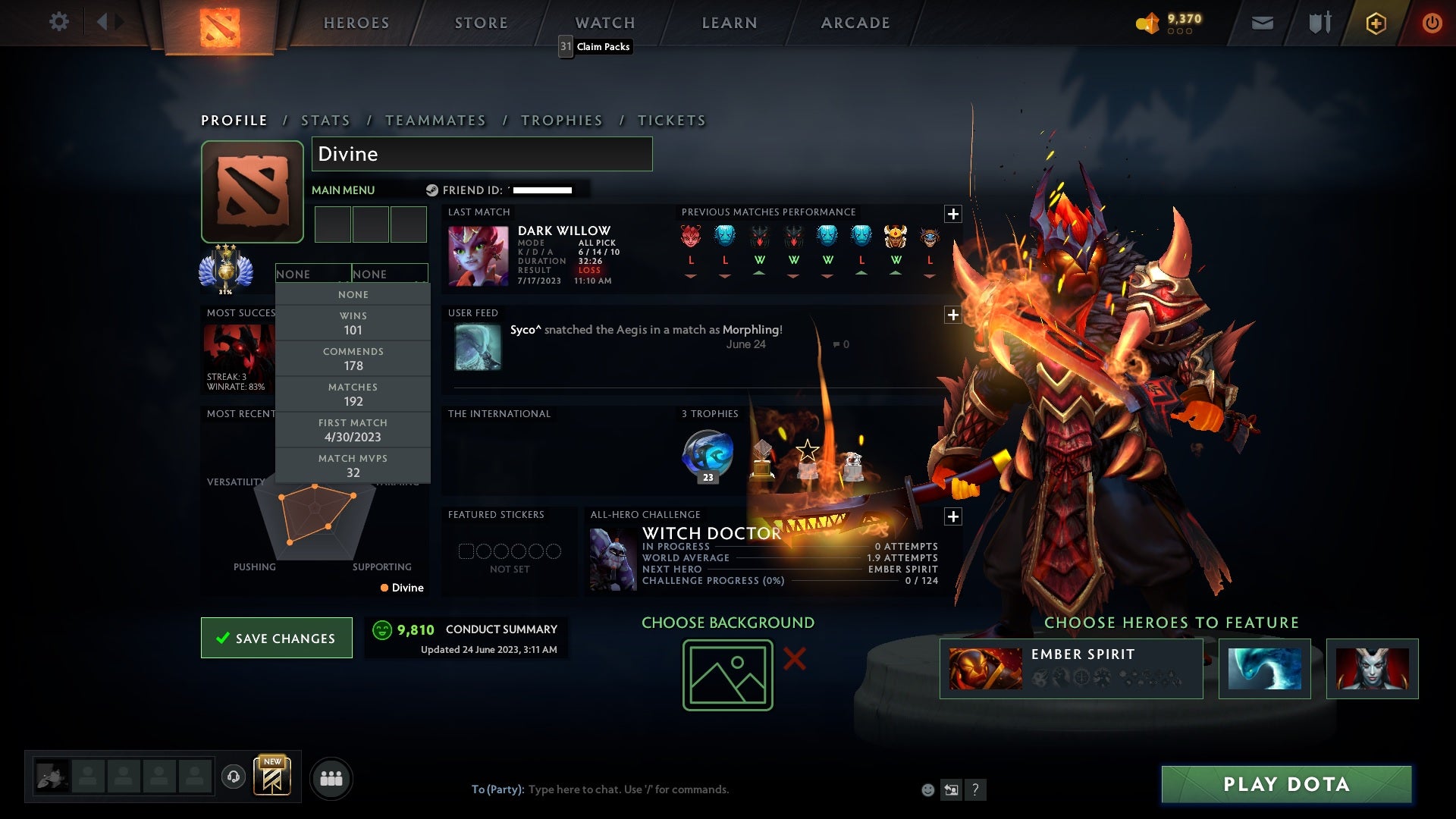Viewport: 1456px width, 819px height.
Task: Remove the background with red X
Action: pyautogui.click(x=795, y=659)
